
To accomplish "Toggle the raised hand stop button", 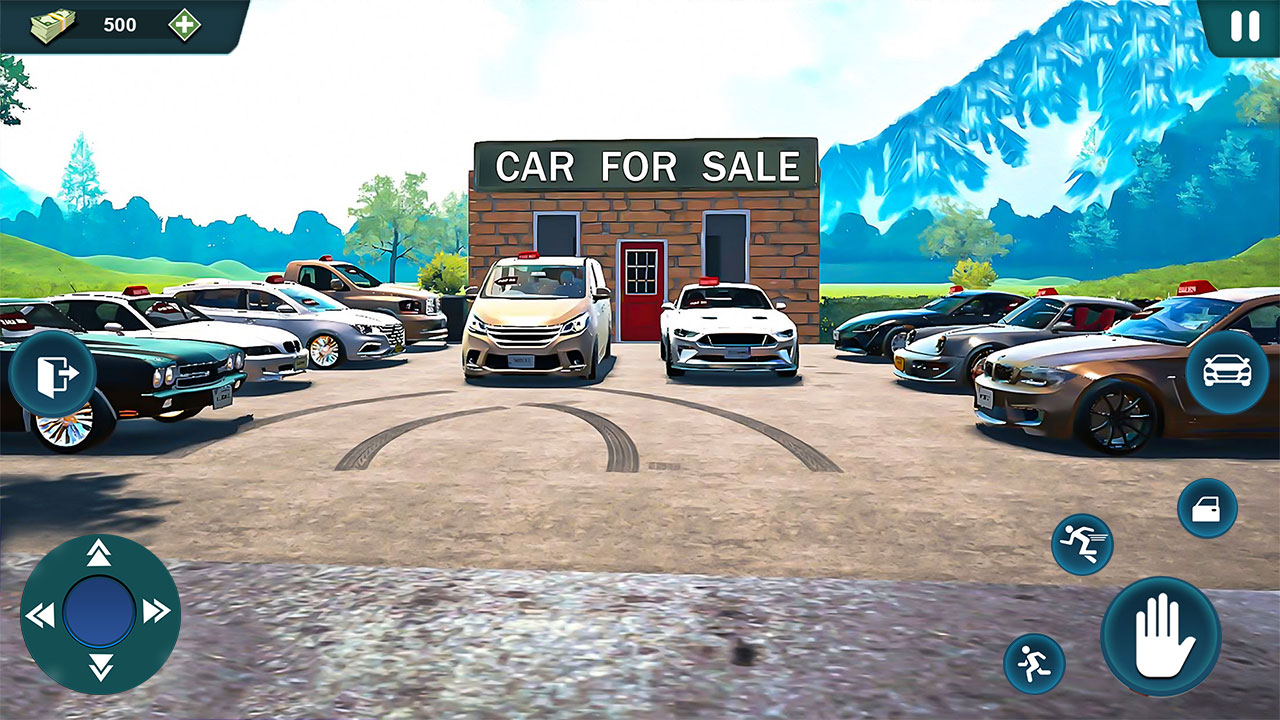I will pos(1163,634).
